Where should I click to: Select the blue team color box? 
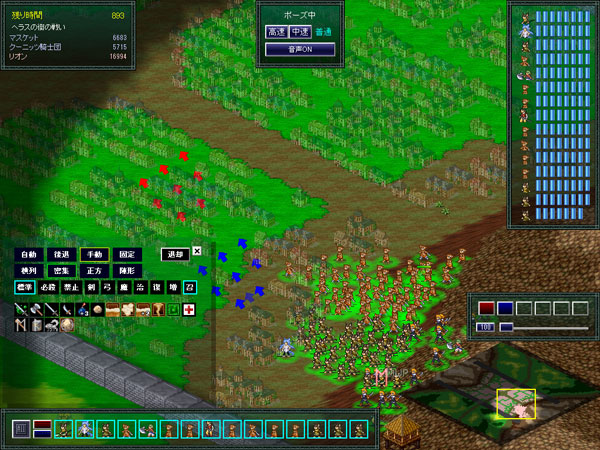(x=505, y=308)
